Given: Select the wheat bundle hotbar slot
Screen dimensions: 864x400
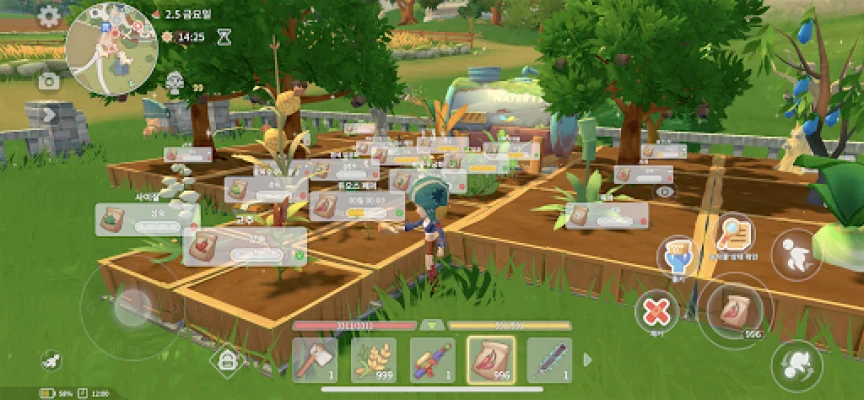Looking at the screenshot, I should pos(373,360).
